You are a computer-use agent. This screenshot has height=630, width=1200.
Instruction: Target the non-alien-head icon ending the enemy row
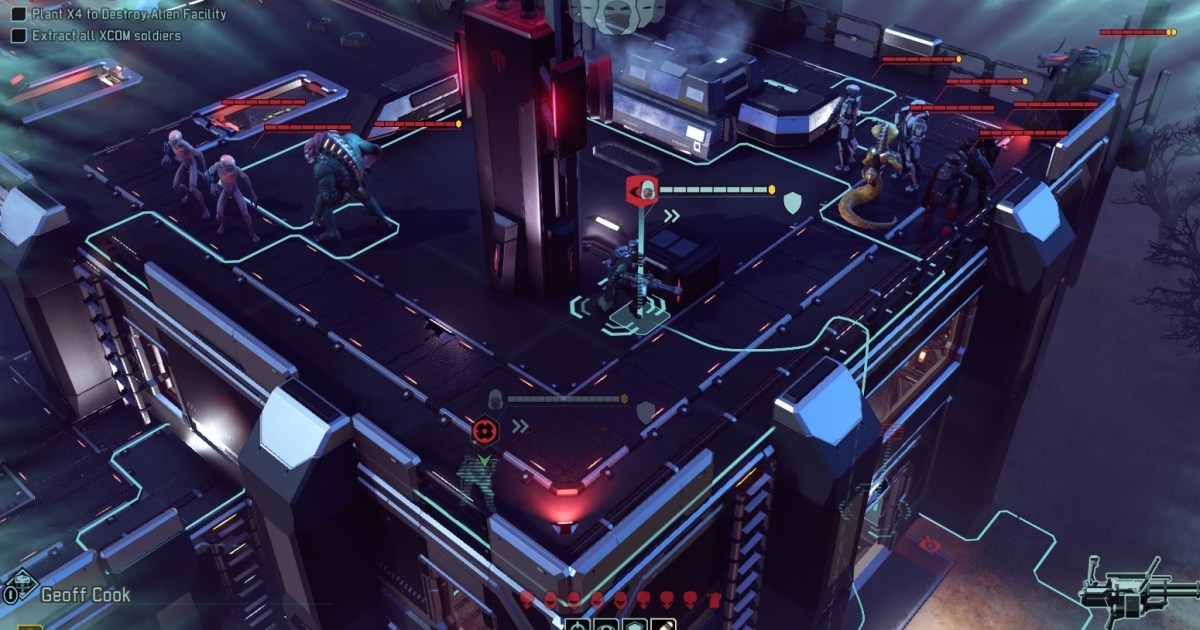tap(713, 599)
